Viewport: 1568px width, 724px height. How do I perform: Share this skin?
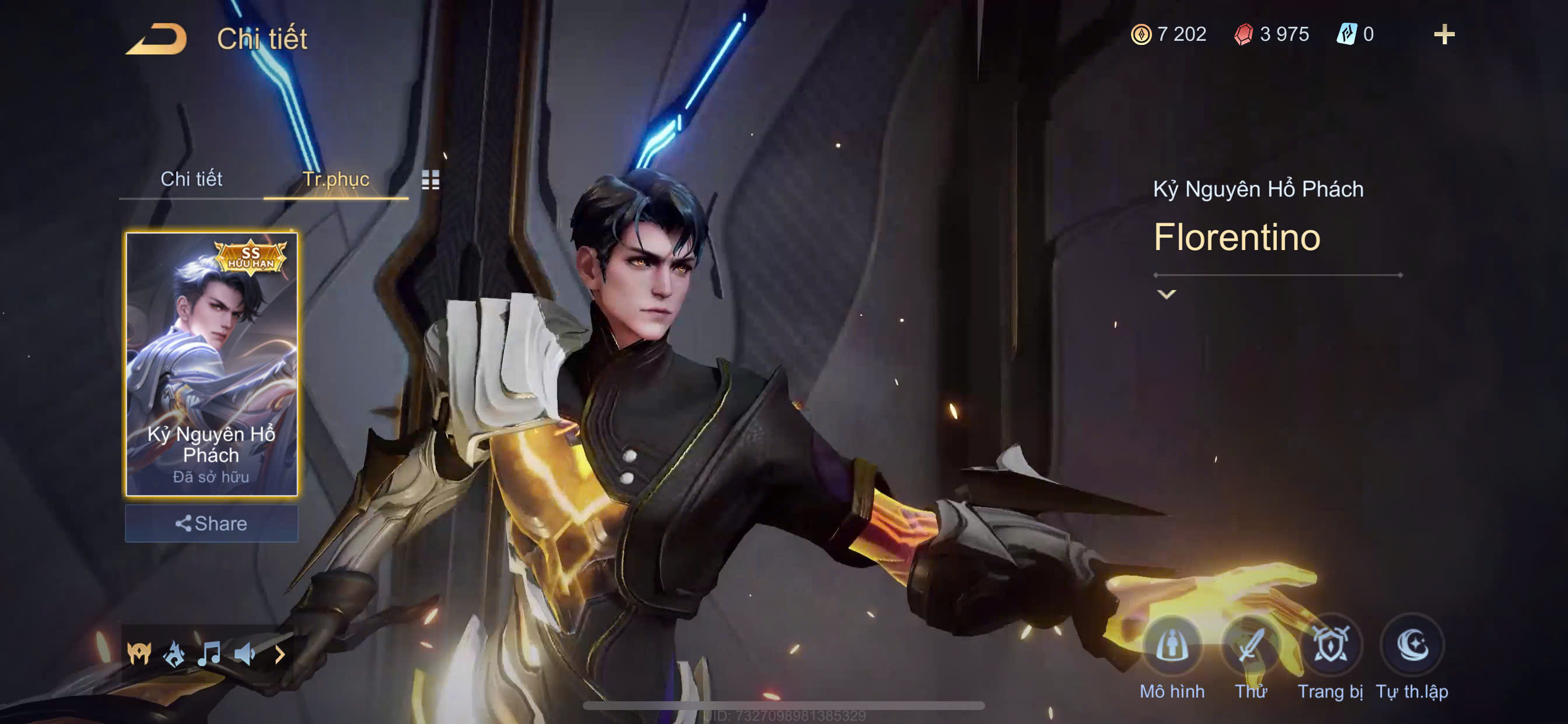tap(211, 523)
